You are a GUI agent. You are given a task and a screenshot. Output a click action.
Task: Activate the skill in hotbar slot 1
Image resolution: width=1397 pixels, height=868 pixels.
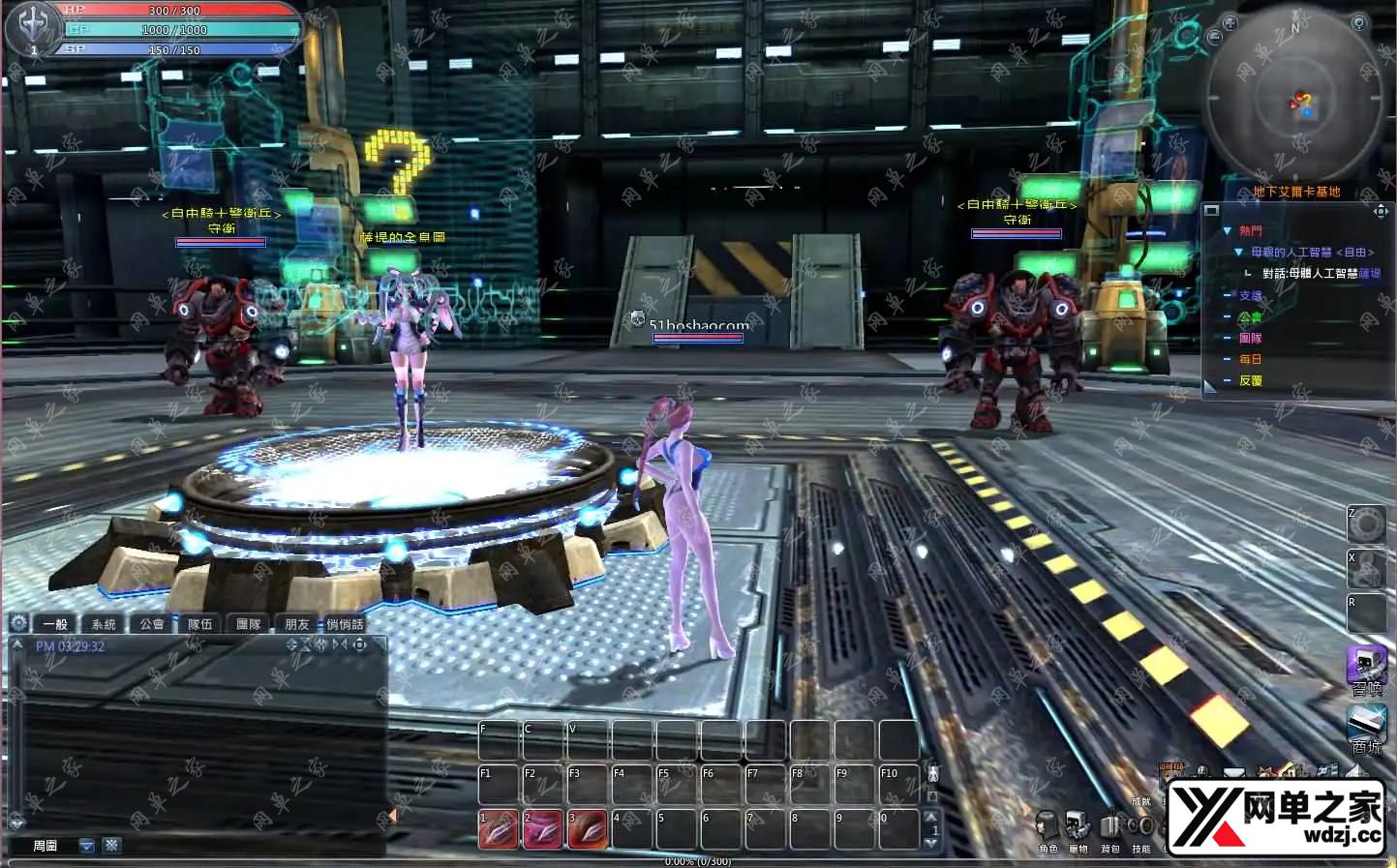[498, 829]
